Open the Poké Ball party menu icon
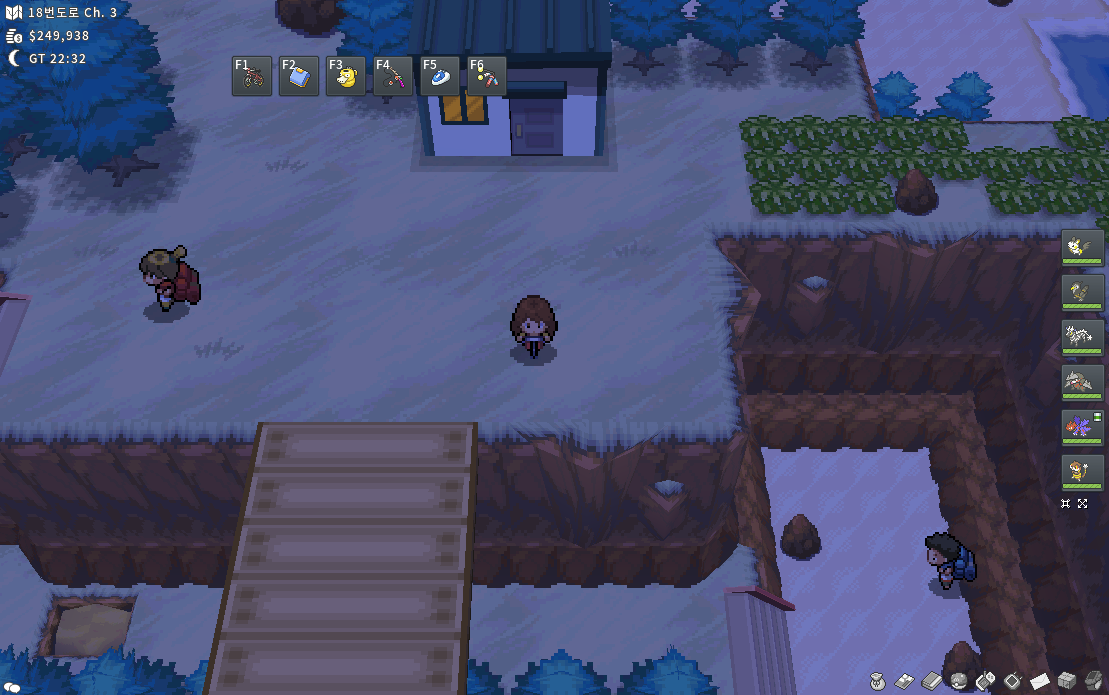The width and height of the screenshot is (1109, 695). point(959,681)
